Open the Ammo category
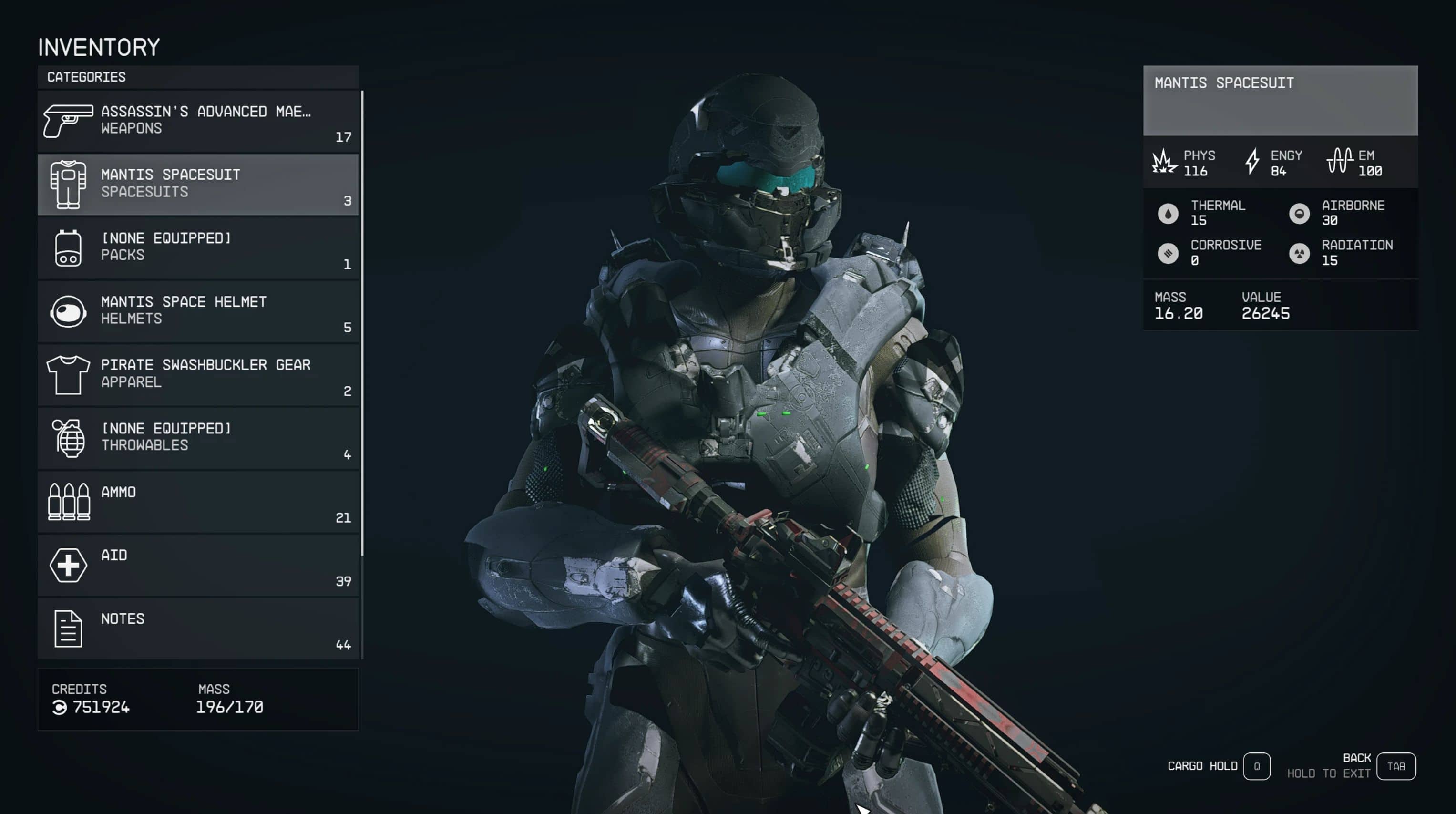The height and width of the screenshot is (814, 1456). [198, 501]
